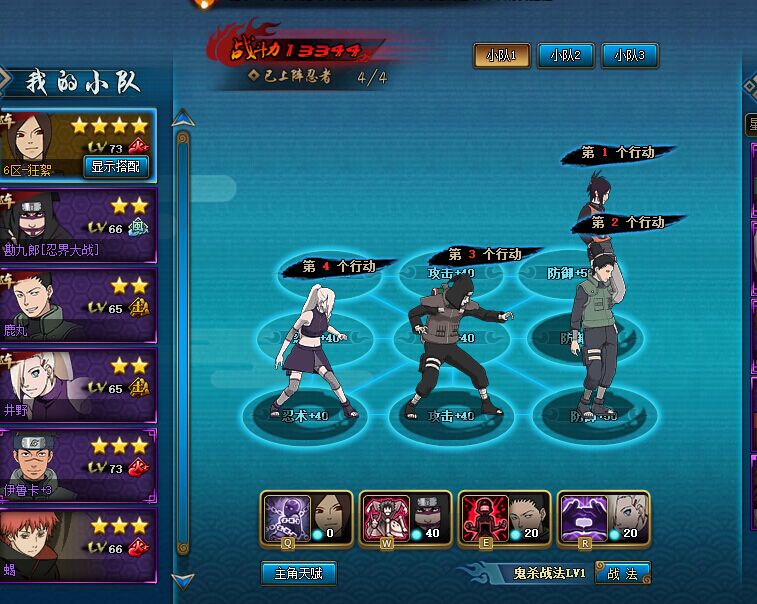Open the 主角天赋 talent menu
Screen dimensions: 757x604
(299, 573)
